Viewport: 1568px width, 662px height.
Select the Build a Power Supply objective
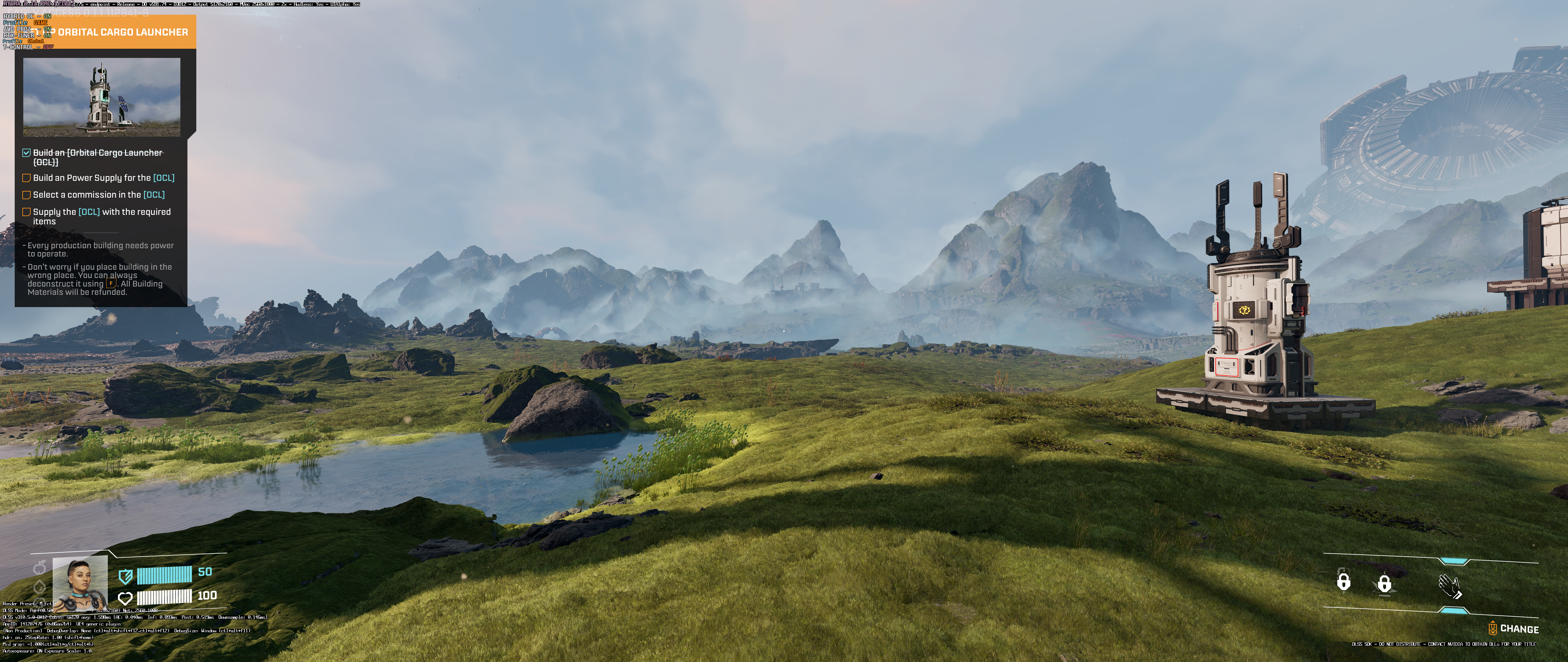(104, 178)
